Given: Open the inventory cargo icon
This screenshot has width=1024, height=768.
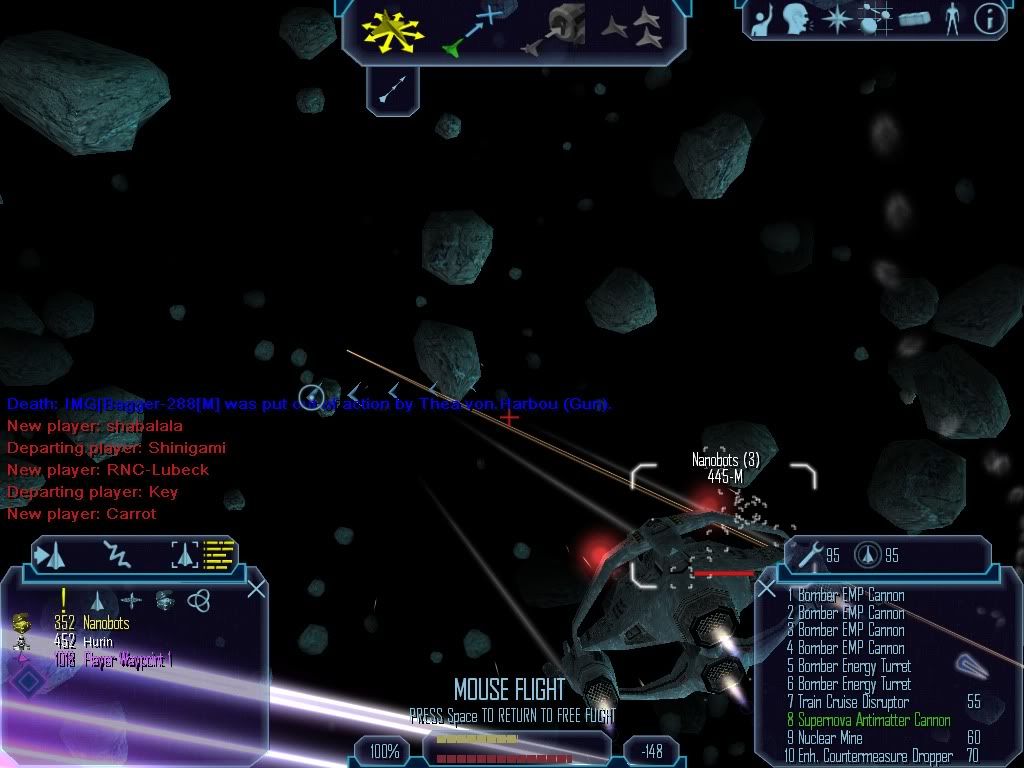Looking at the screenshot, I should [x=914, y=19].
